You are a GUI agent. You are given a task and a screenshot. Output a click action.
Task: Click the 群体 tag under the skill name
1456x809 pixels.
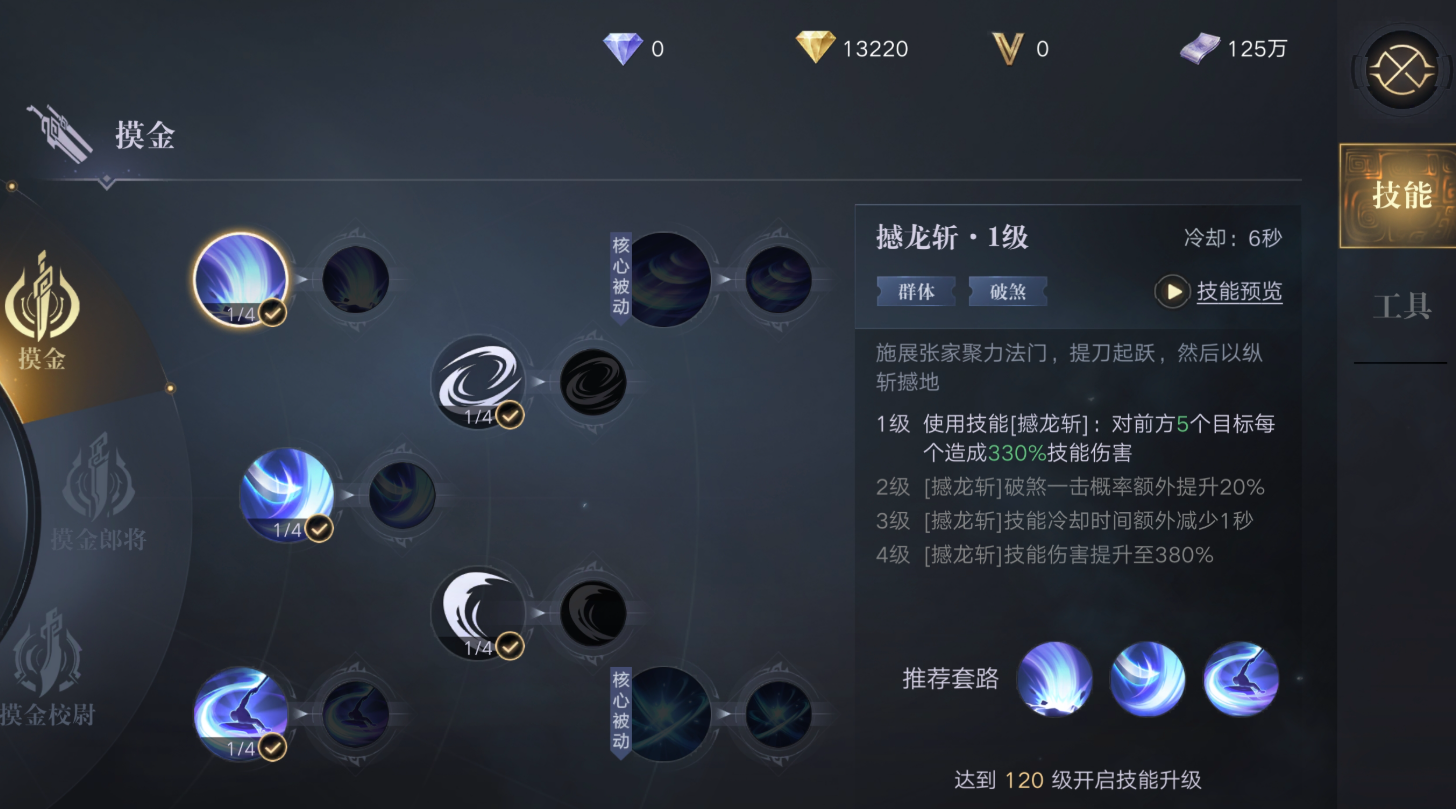(916, 291)
